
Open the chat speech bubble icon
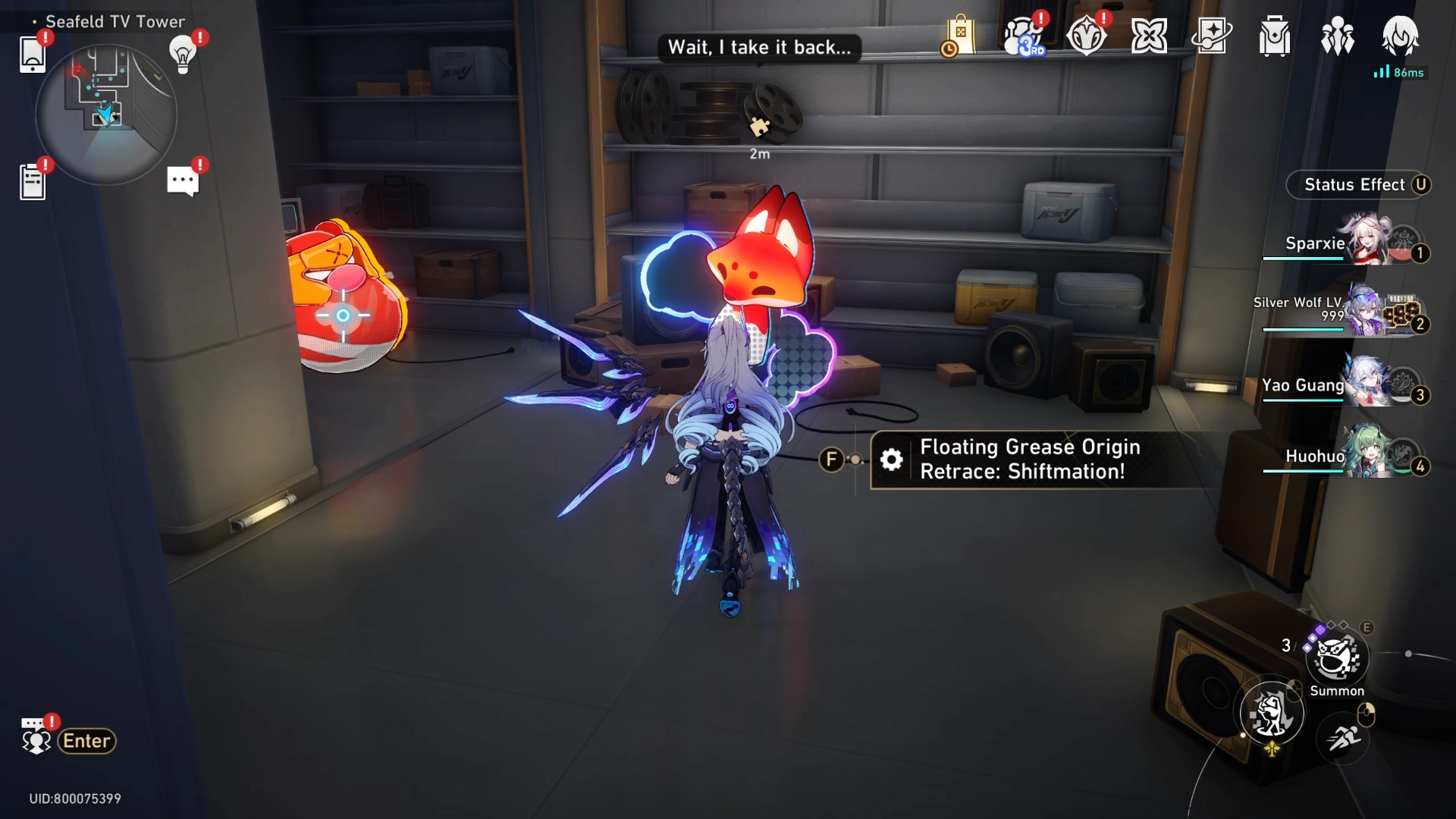[x=183, y=181]
